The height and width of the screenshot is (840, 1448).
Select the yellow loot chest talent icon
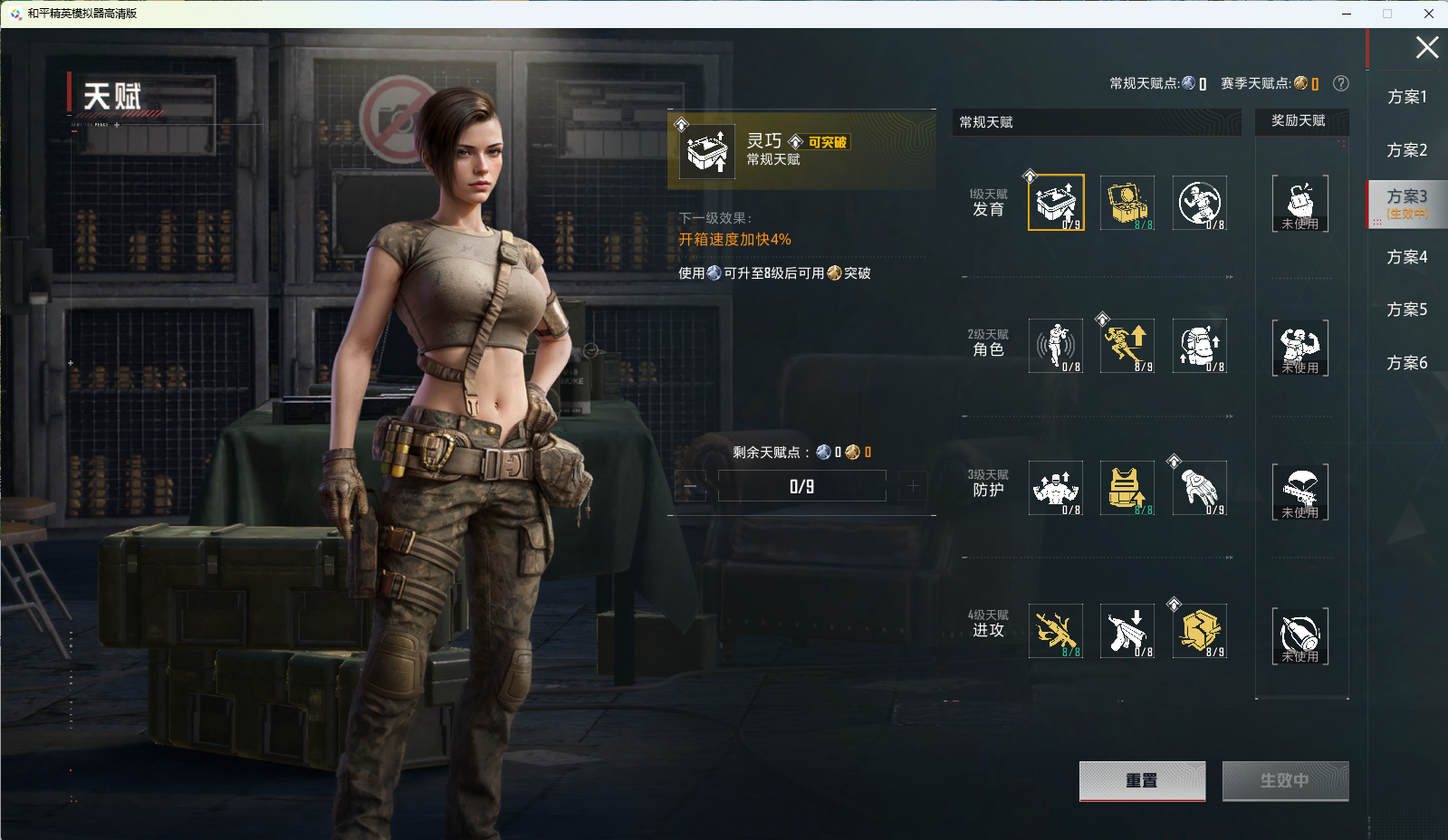click(1127, 202)
